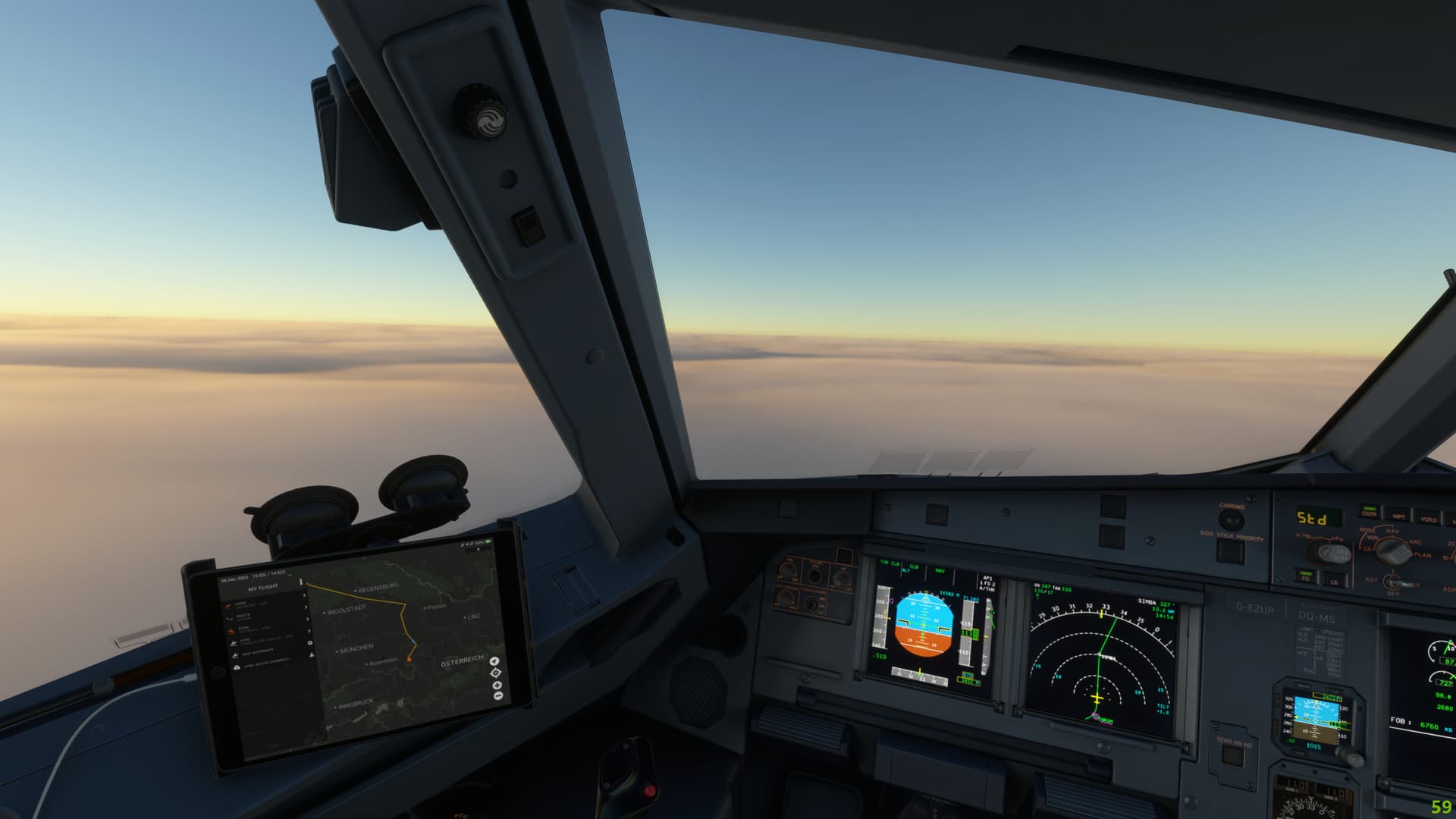Tap the center-on-position crosshair icon on the map
1456x819 pixels.
496,673
